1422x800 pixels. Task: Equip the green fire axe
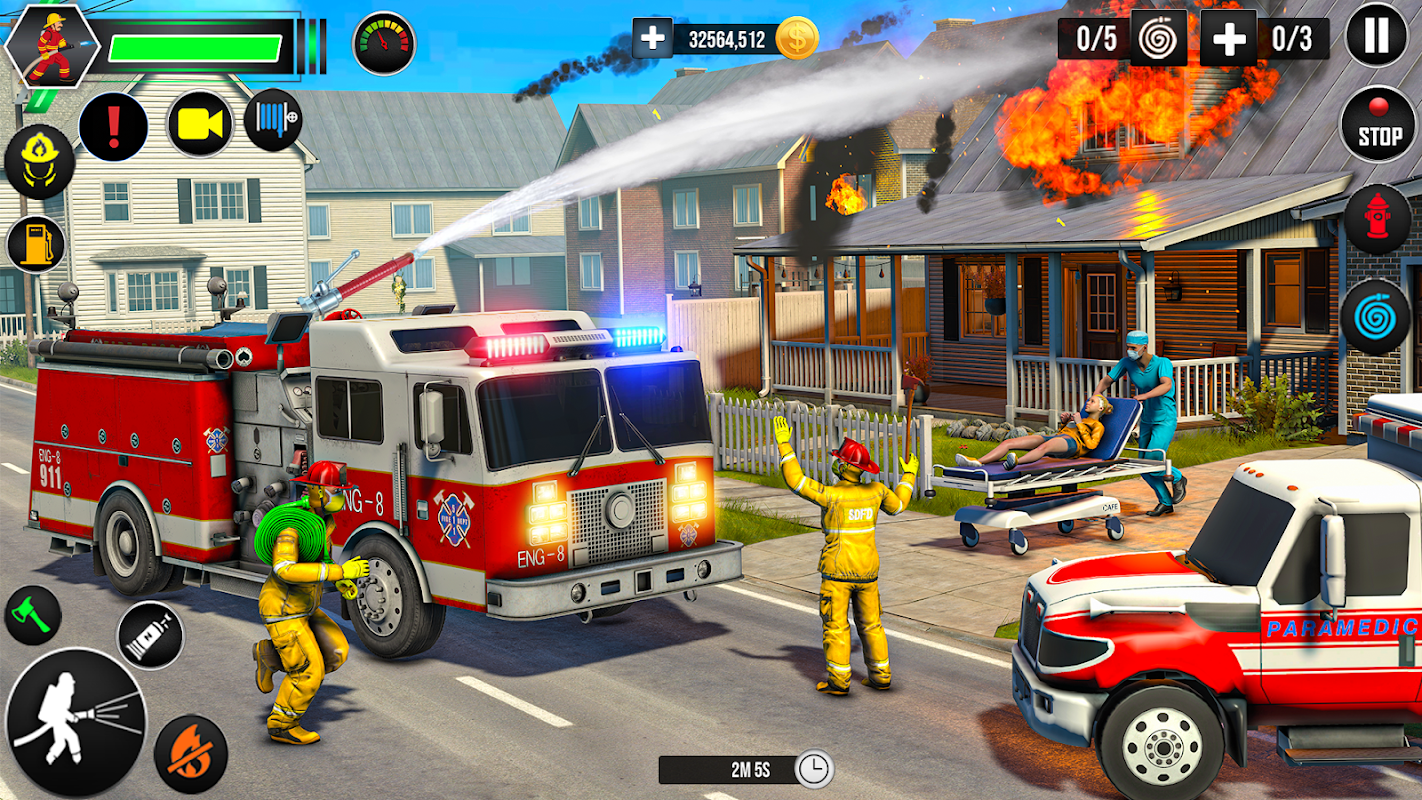click(x=32, y=615)
